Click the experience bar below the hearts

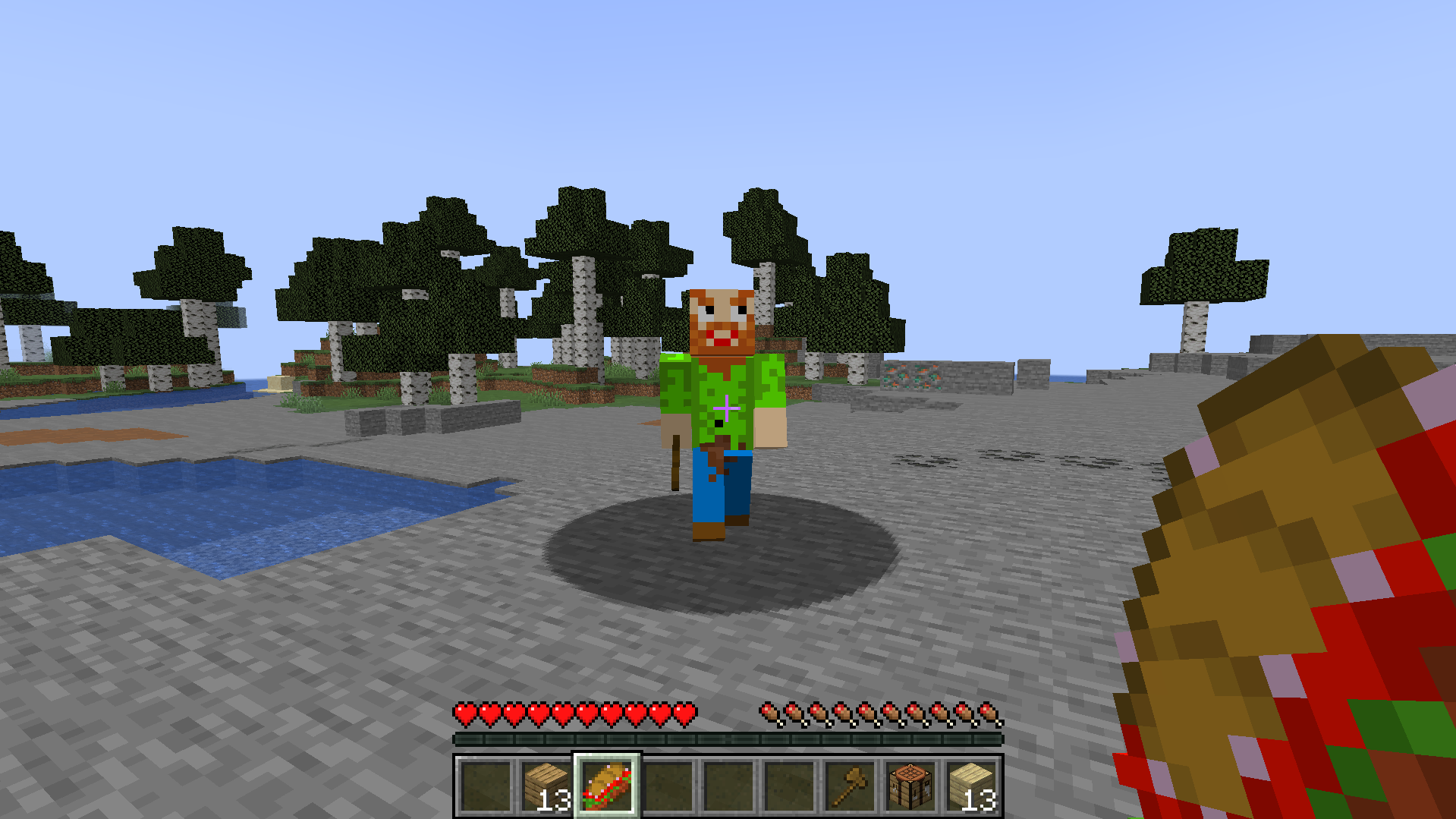728,736
